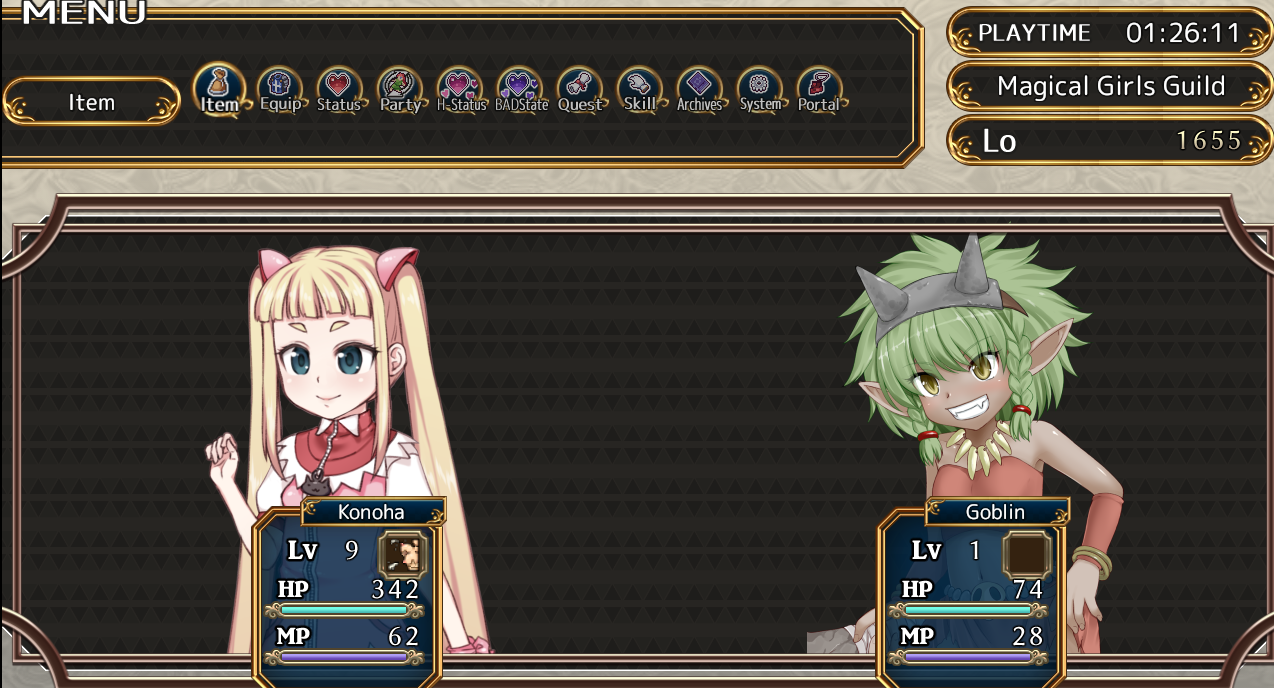Choose the Portal menu icon
Screen dimensions: 1274x688
819,91
